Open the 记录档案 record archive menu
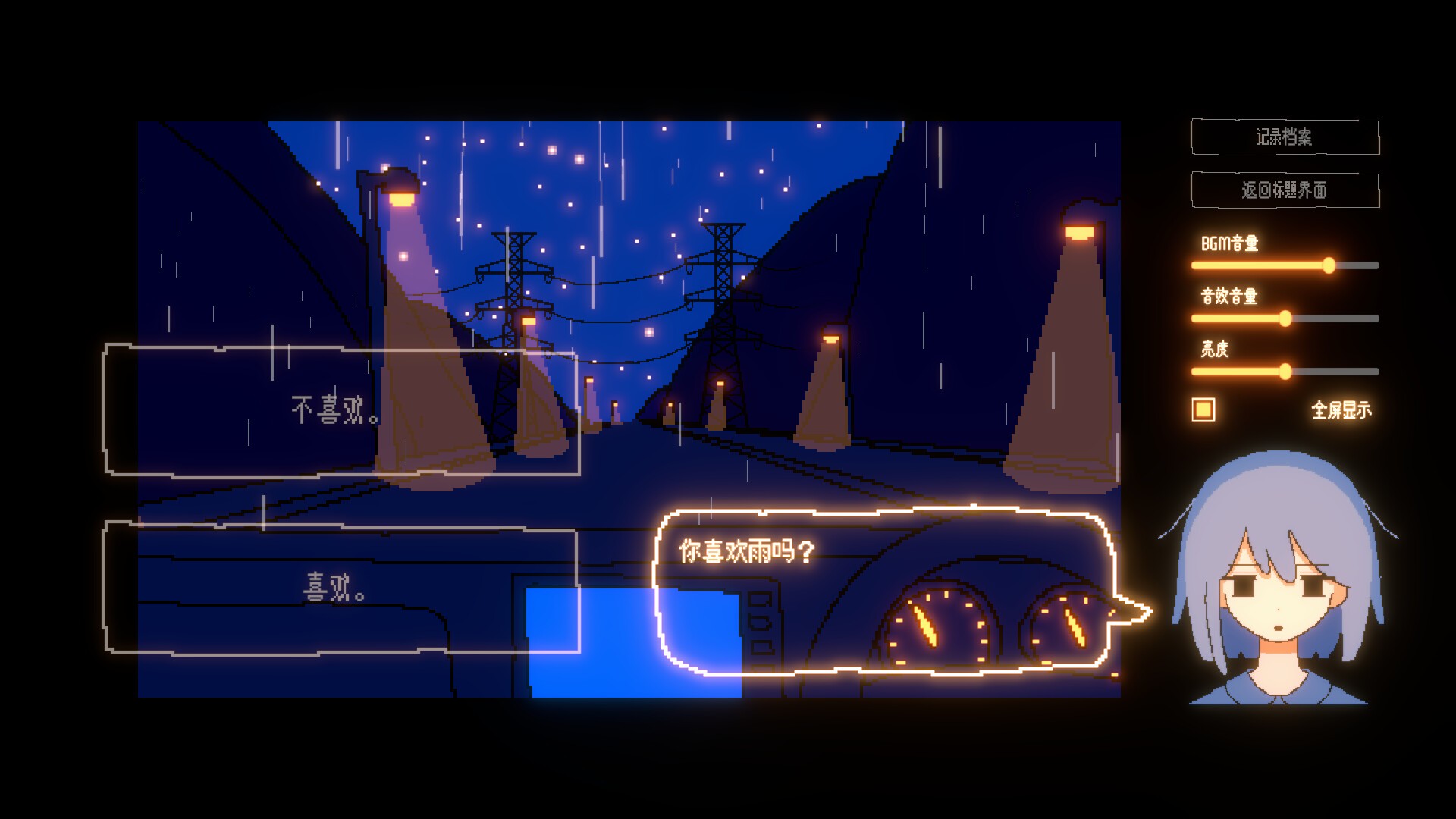The width and height of the screenshot is (1456, 819). [1285, 137]
